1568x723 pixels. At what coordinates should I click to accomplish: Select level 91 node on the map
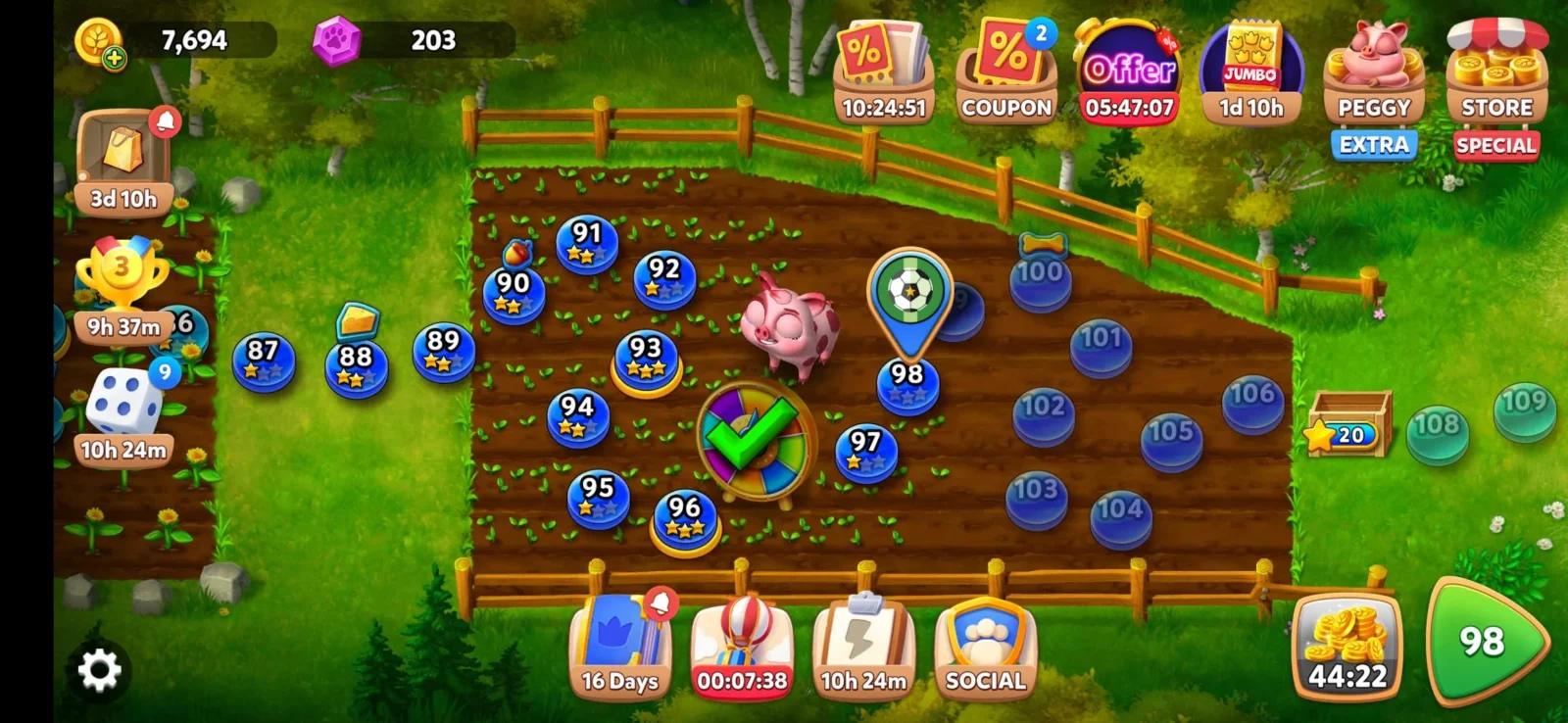587,241
